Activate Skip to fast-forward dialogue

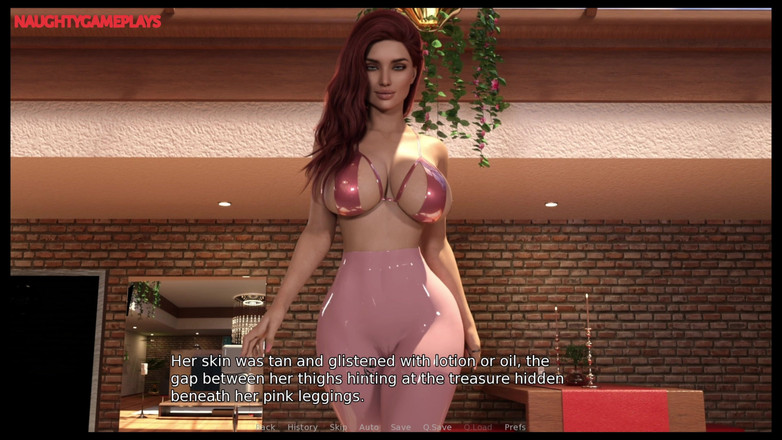pyautogui.click(x=338, y=427)
